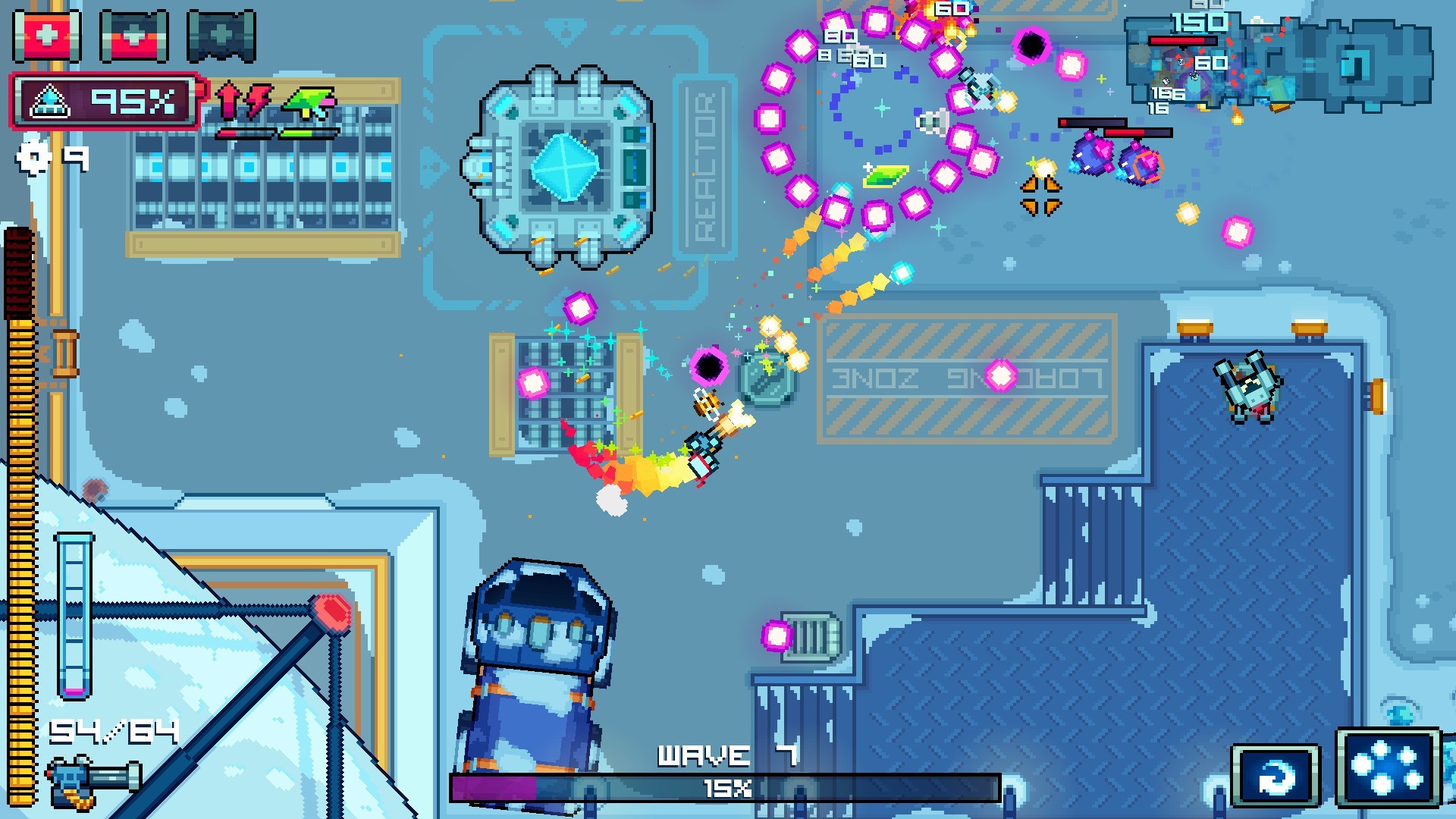The width and height of the screenshot is (1456, 819).
Task: Click the wave progress bar at 15%
Action: pyautogui.click(x=728, y=787)
